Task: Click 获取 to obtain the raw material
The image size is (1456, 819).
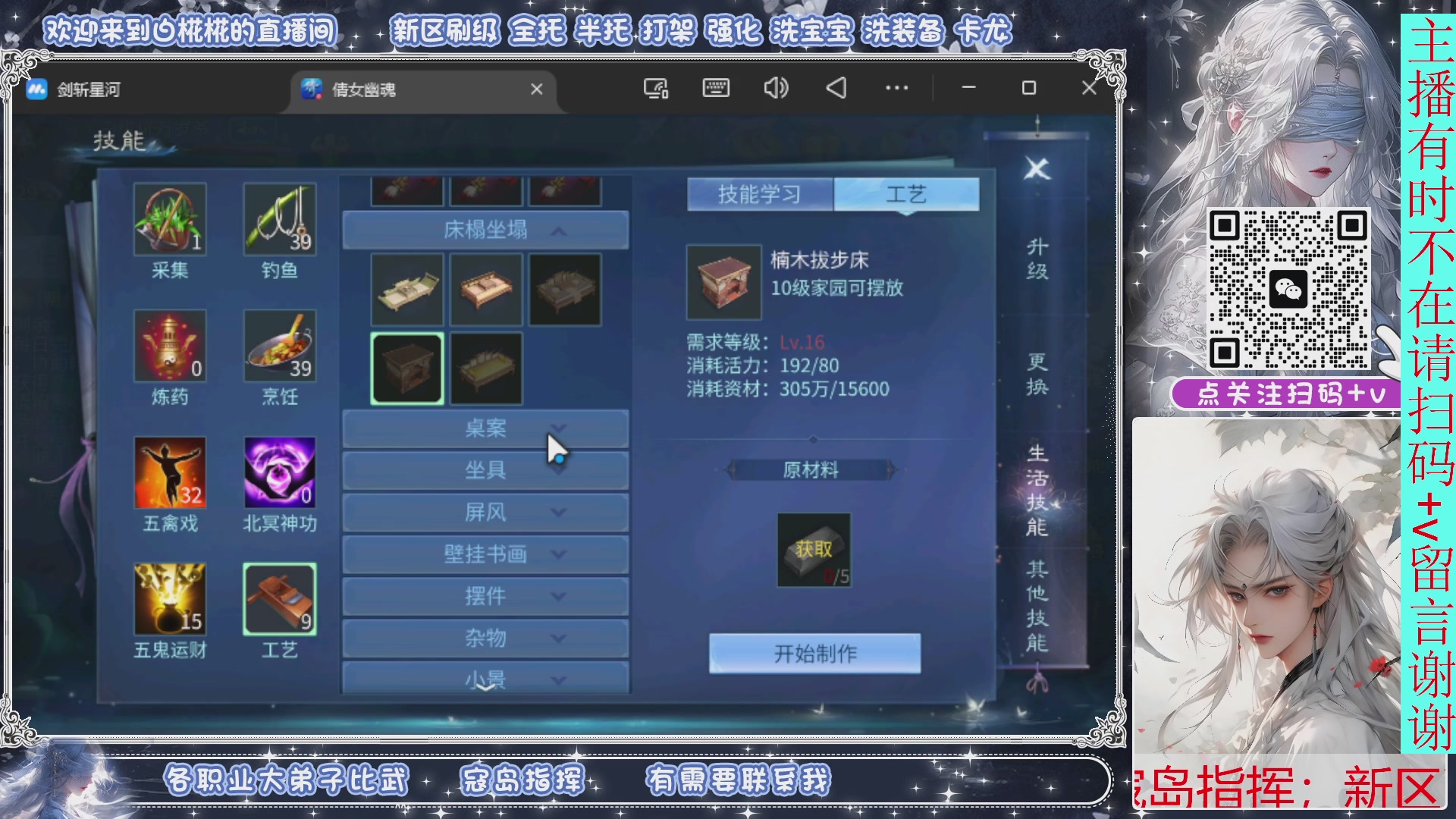Action: pyautogui.click(x=813, y=551)
